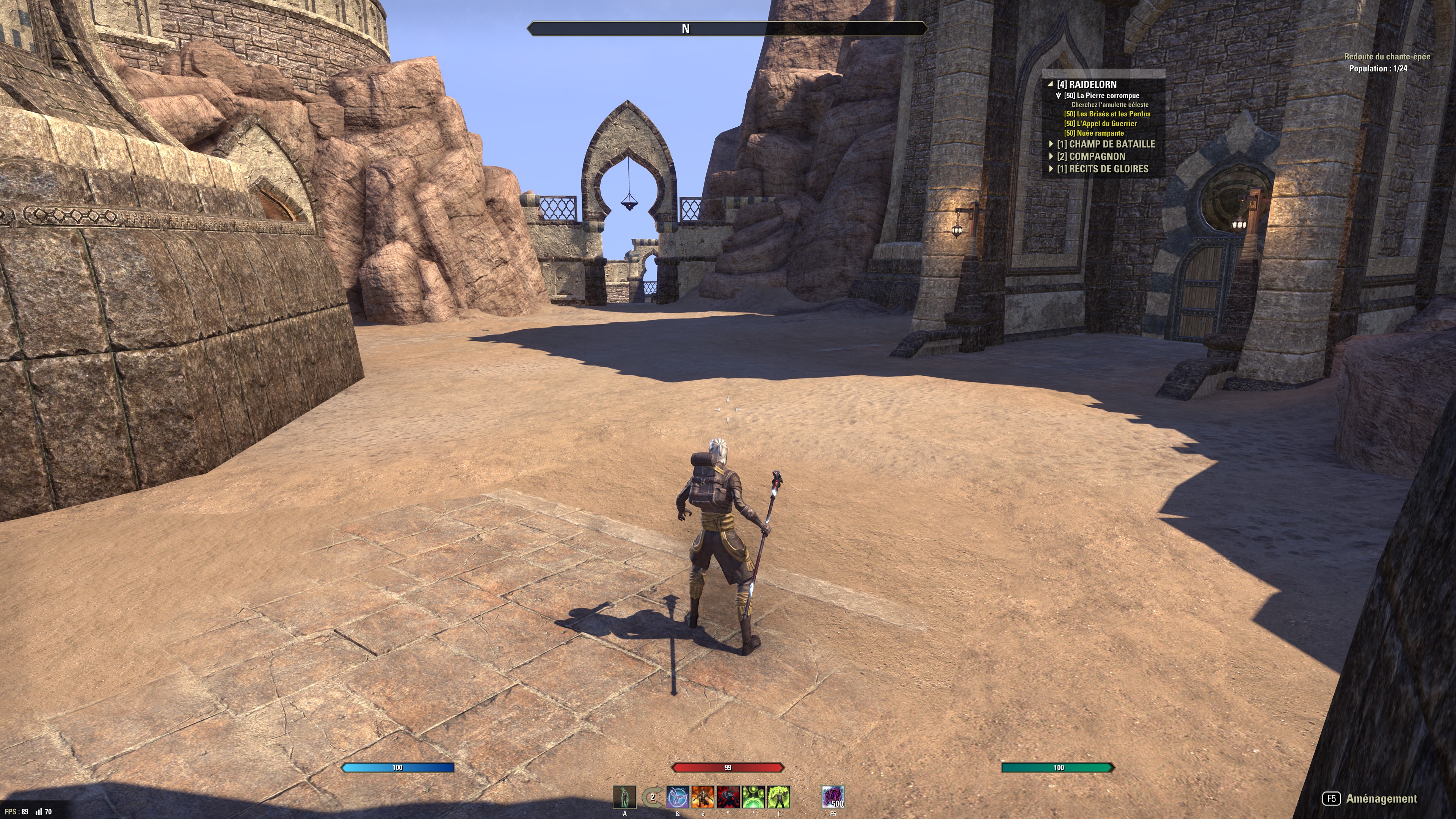Trigger the purple vortex ultimate ability
Screen dimensions: 1456x819
833,797
